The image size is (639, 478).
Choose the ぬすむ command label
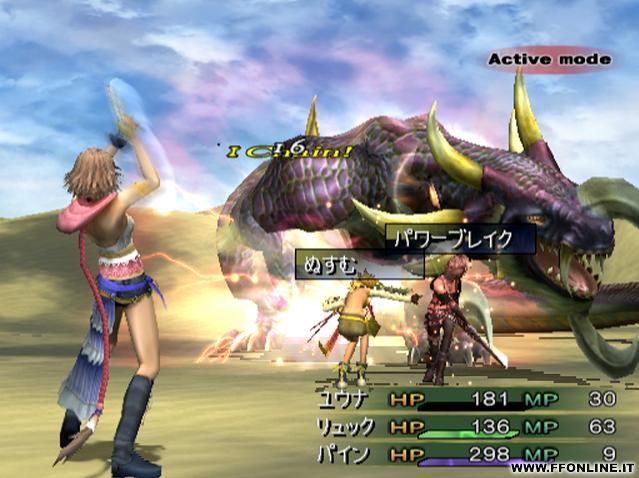pyautogui.click(x=326, y=264)
